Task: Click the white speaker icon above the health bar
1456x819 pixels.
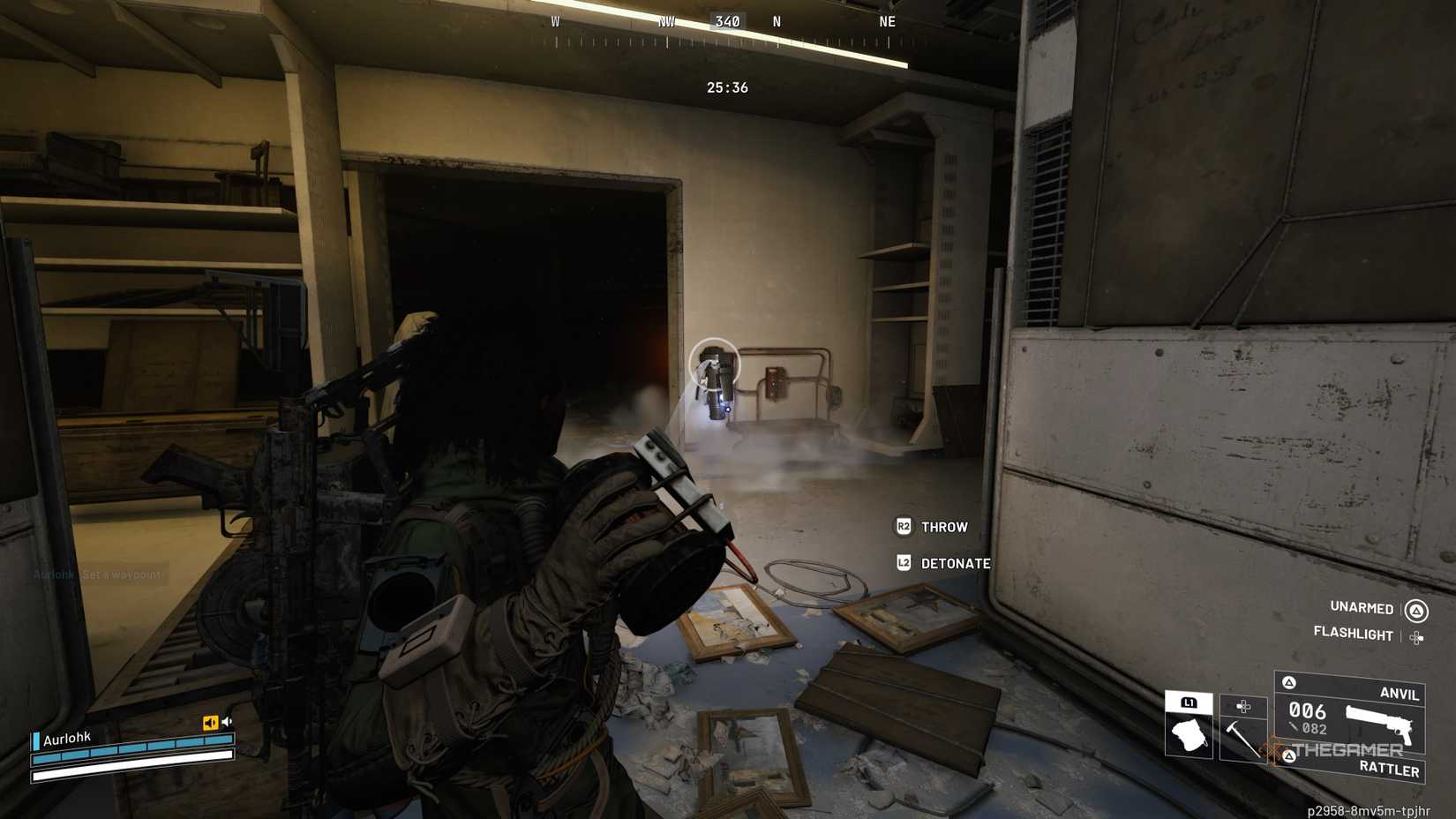Action: (x=226, y=721)
